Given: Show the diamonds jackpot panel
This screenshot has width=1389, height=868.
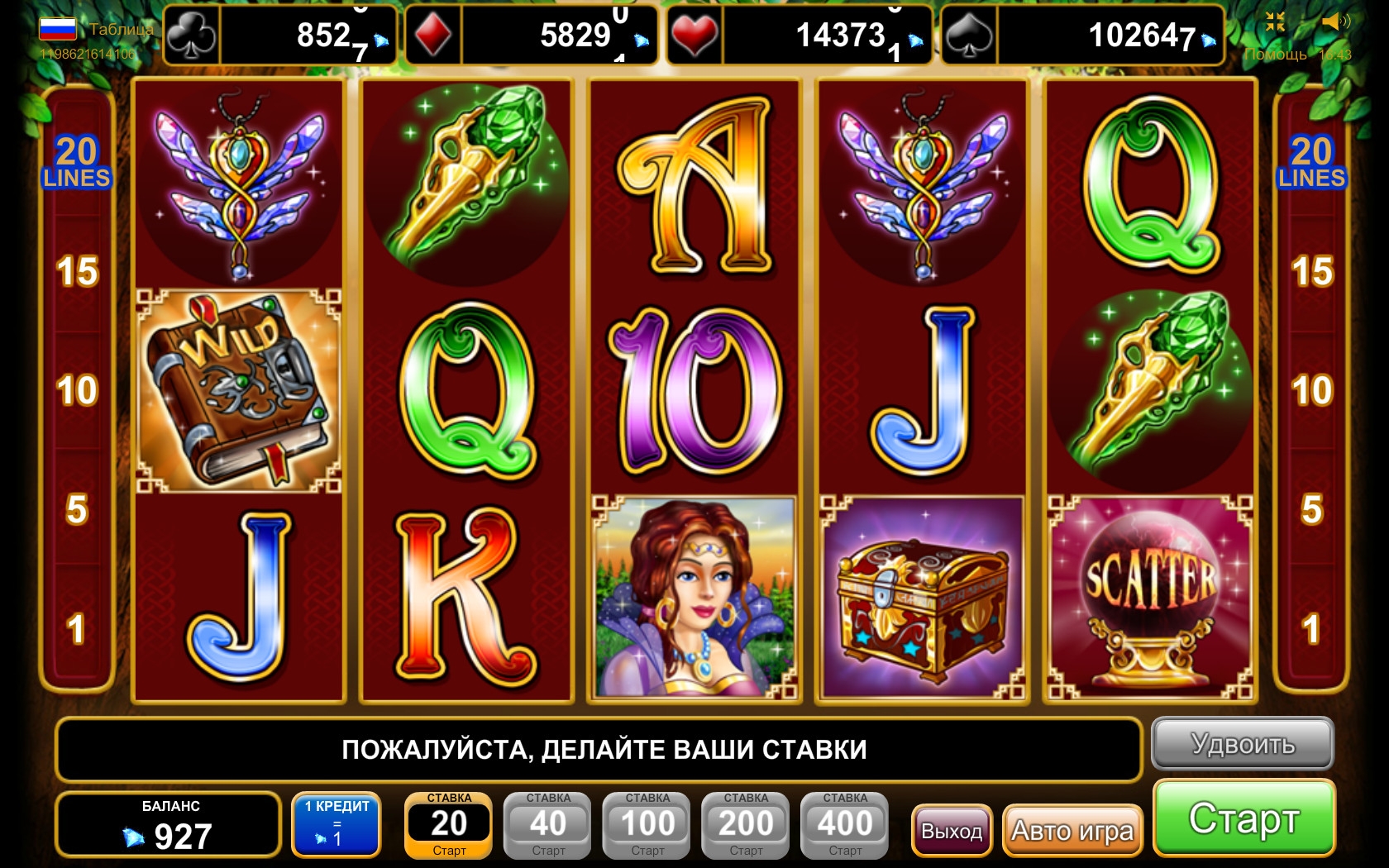Looking at the screenshot, I should pos(532,36).
